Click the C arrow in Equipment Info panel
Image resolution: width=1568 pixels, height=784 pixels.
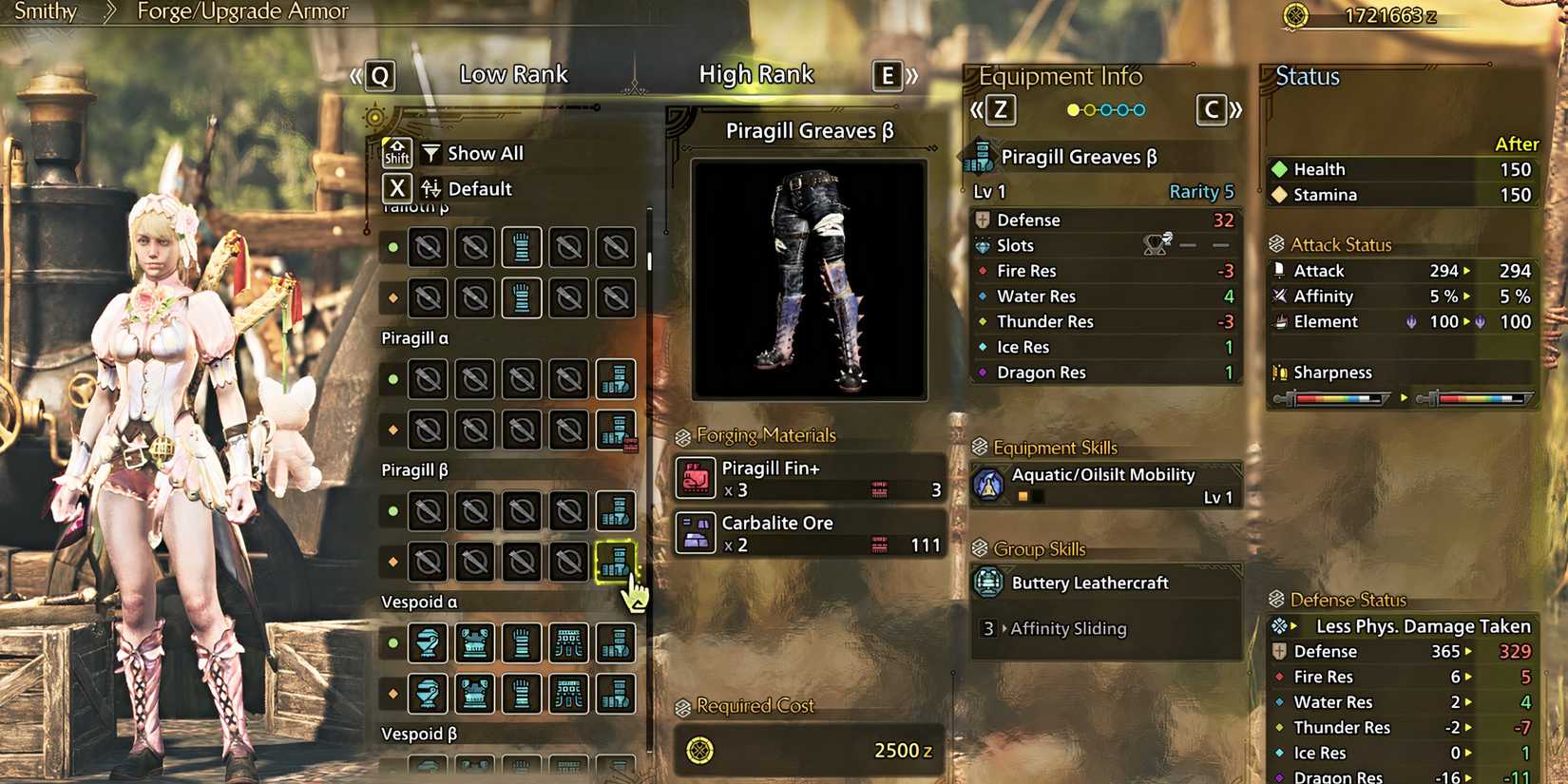click(1211, 110)
